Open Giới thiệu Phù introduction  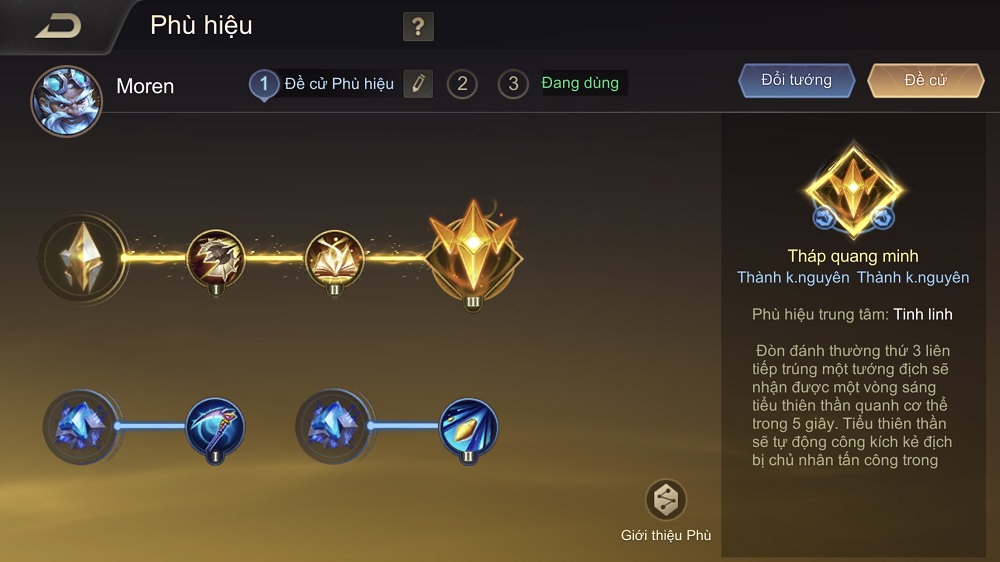coord(666,500)
